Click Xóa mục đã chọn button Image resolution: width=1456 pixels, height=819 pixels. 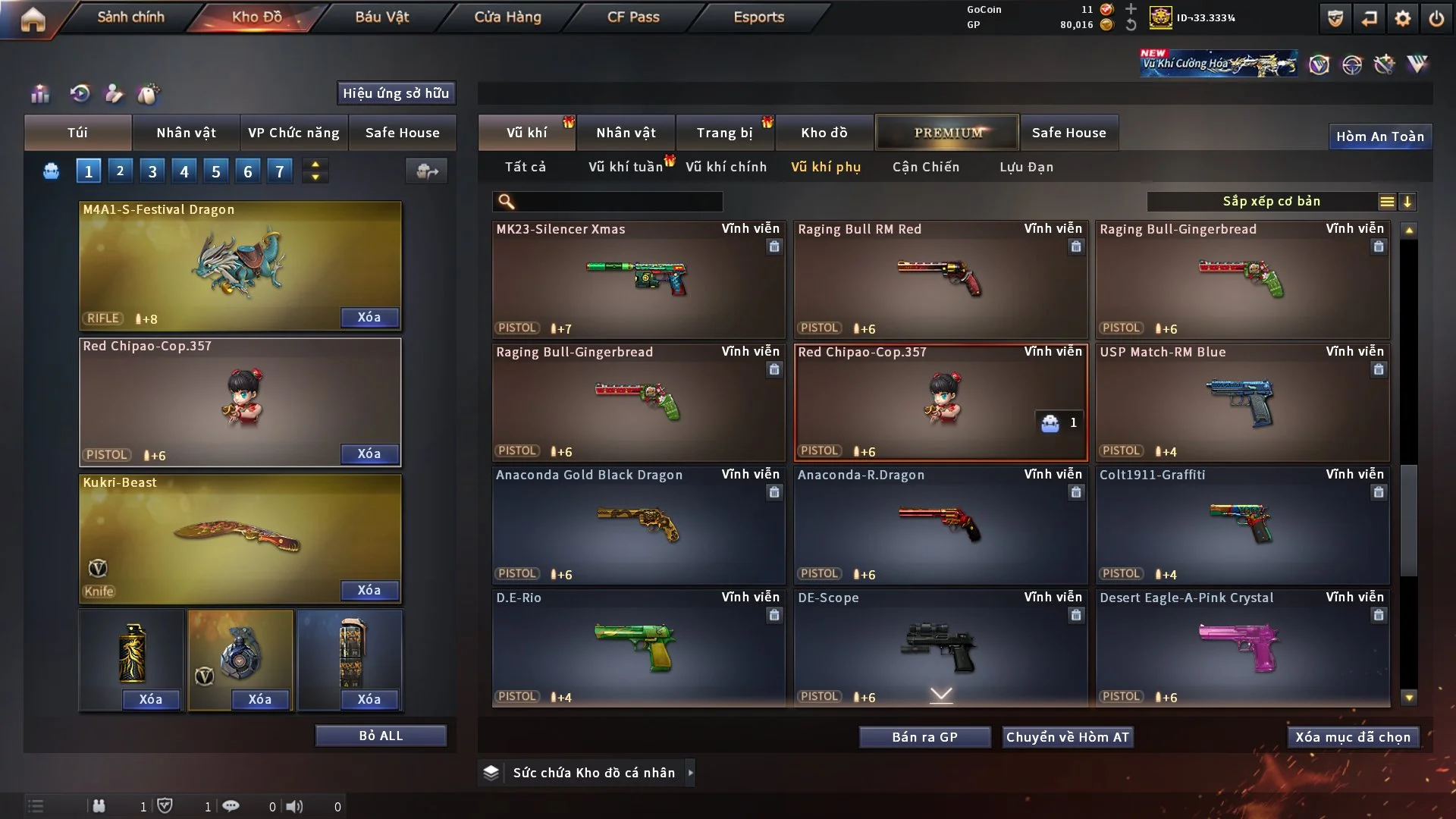click(x=1353, y=737)
